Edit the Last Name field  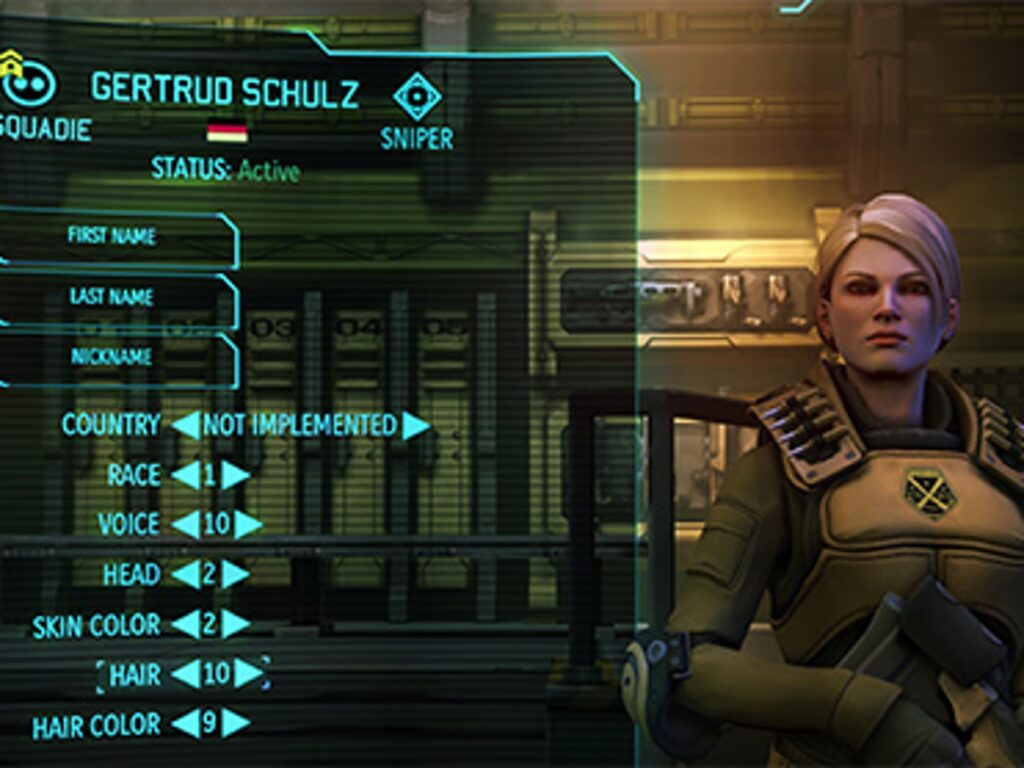[115, 297]
